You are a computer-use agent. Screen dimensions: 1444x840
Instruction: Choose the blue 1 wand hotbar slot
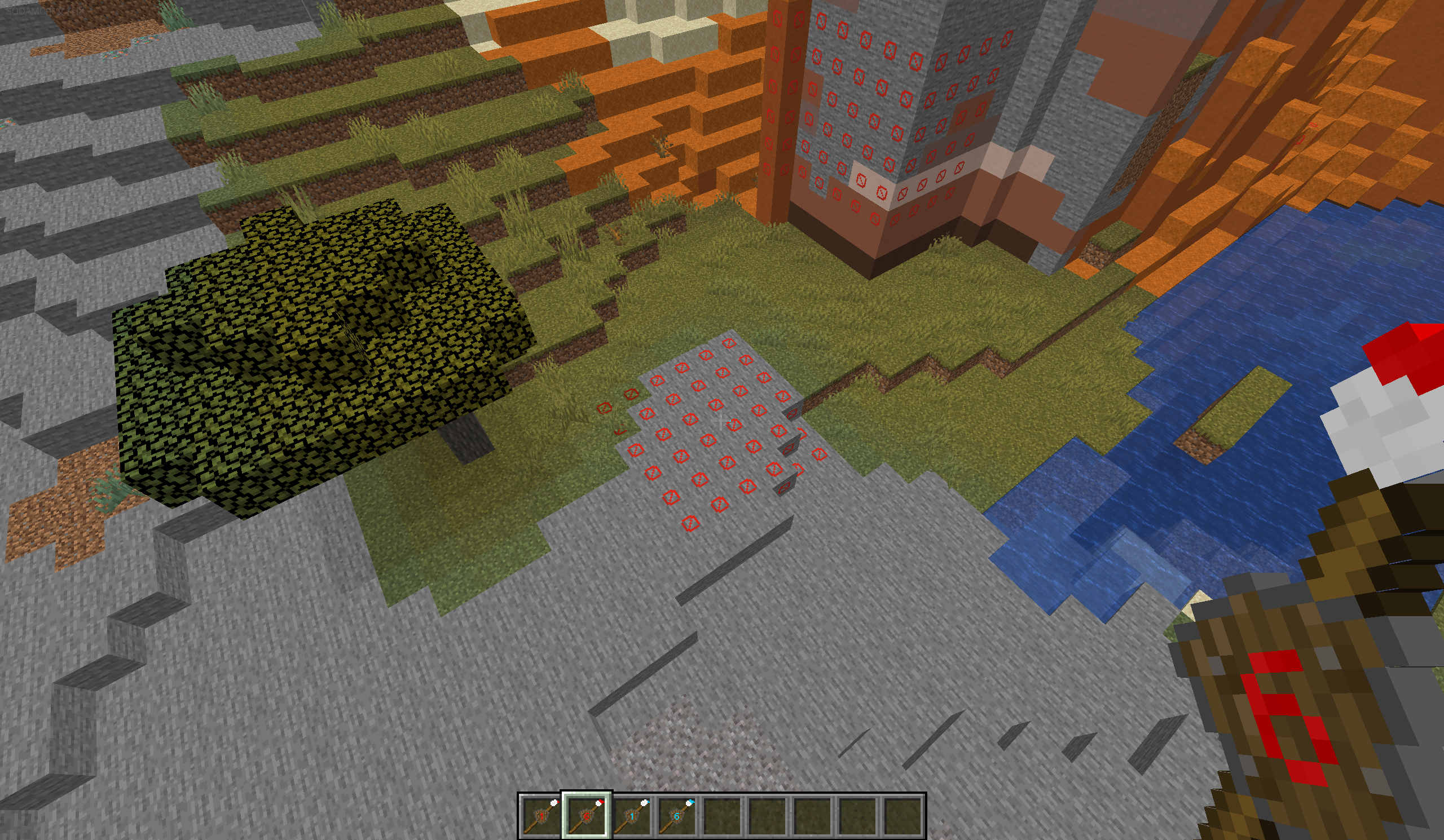point(631,815)
